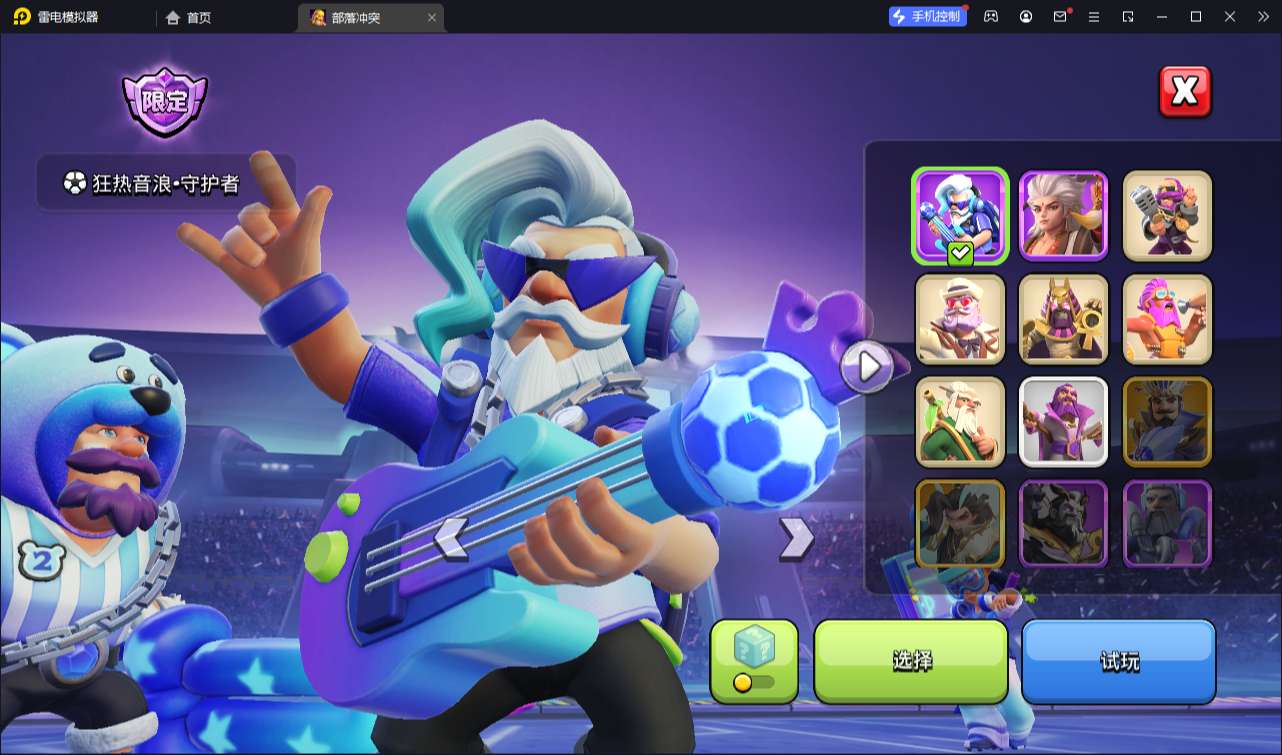Choose the default purple-hooded Warden skin
This screenshot has height=755, width=1282.
point(1063,422)
